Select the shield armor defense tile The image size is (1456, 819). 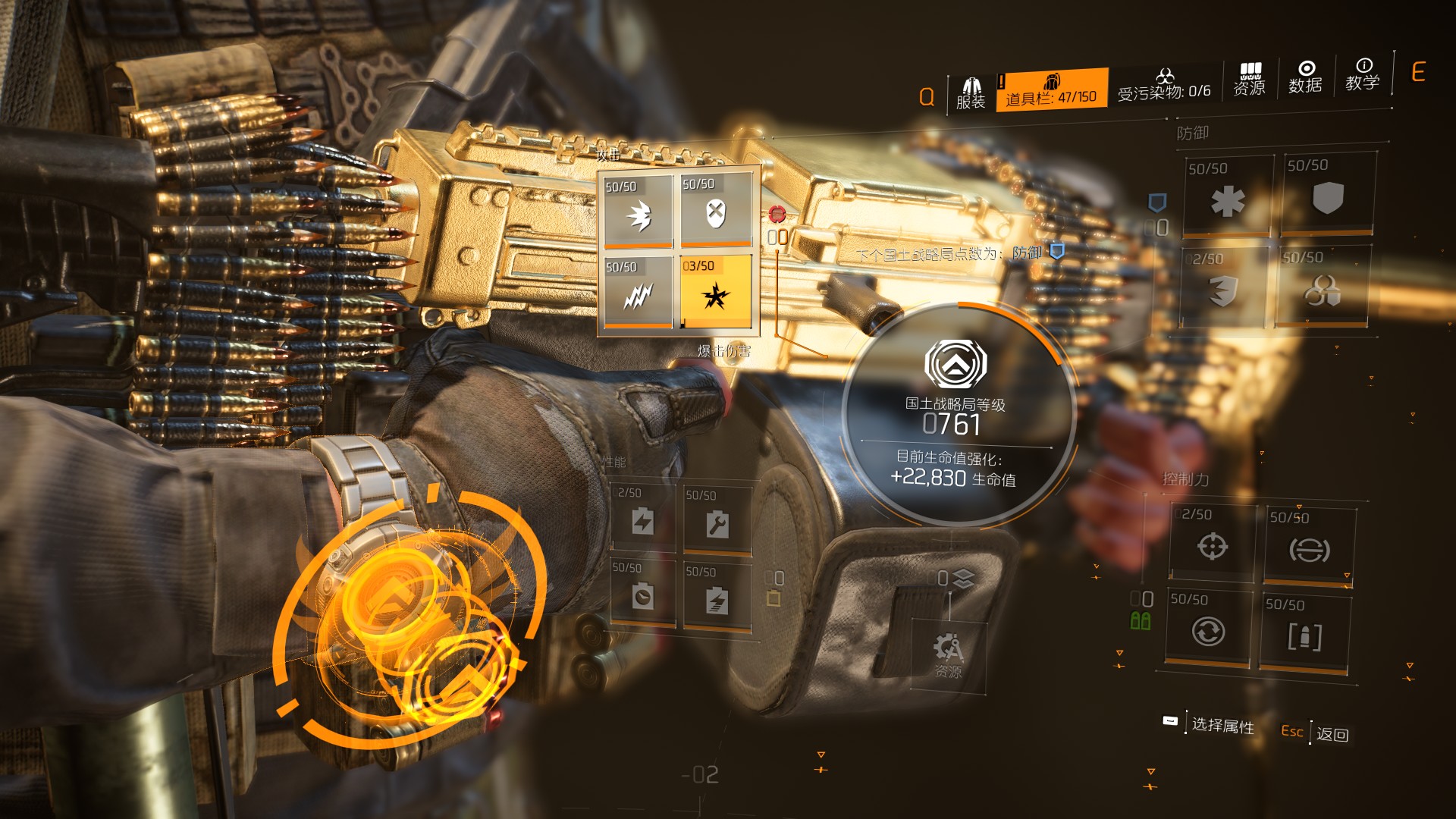click(1327, 193)
